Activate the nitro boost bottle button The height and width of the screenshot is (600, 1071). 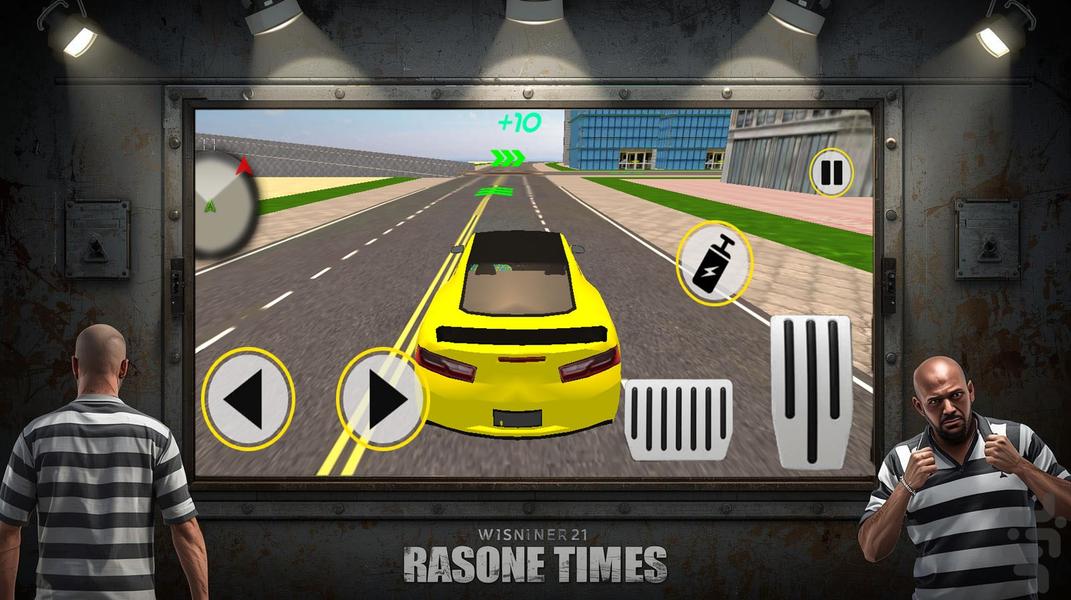[x=714, y=263]
